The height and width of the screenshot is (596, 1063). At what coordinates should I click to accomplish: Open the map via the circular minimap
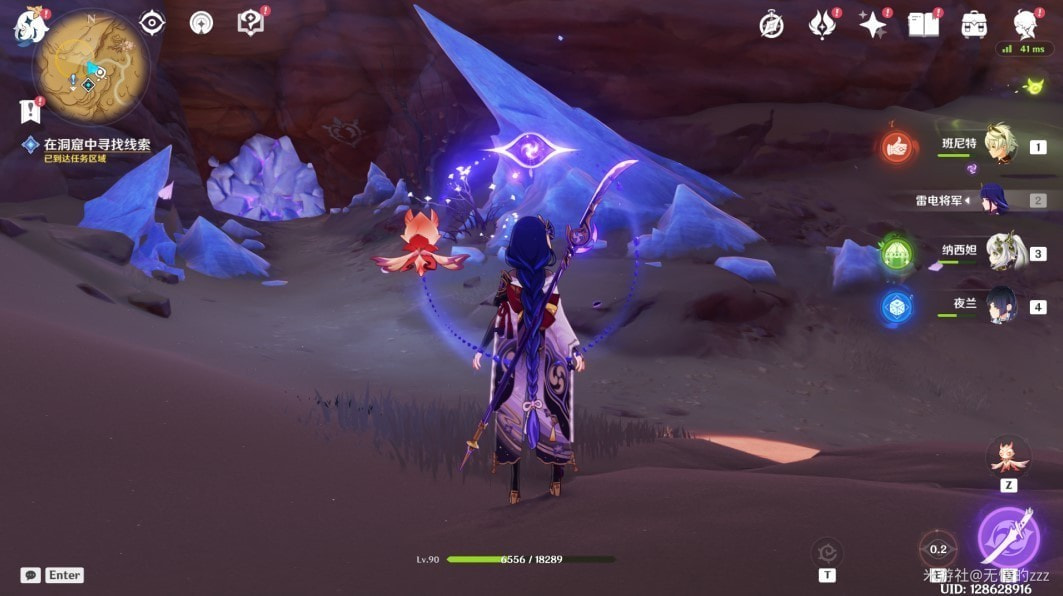(90, 68)
